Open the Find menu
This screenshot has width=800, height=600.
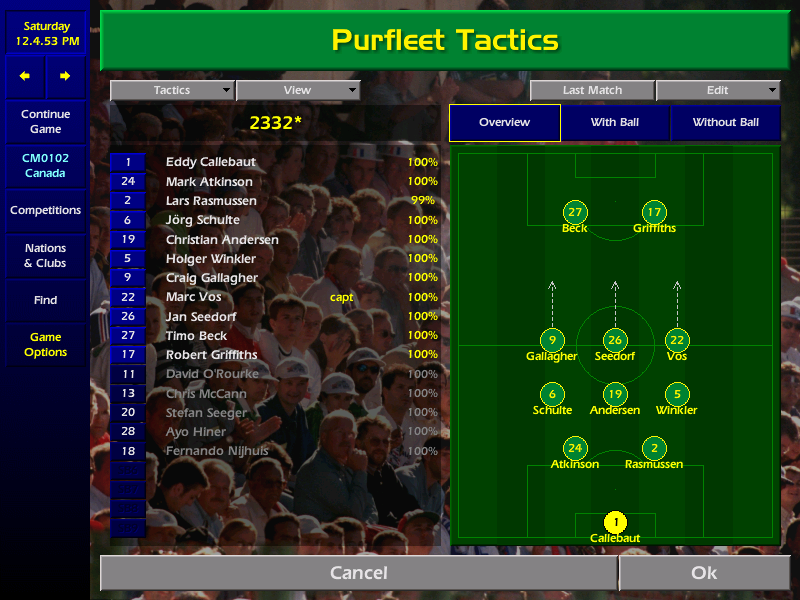tap(45, 300)
